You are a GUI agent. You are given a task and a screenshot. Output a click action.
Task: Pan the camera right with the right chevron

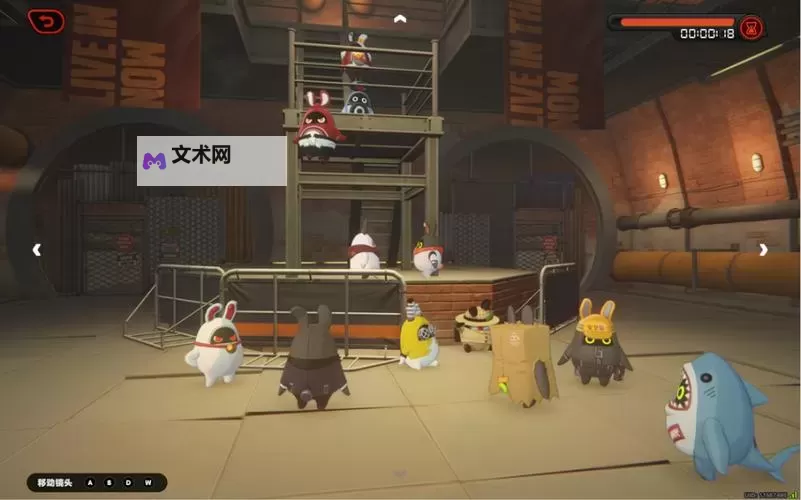point(763,250)
